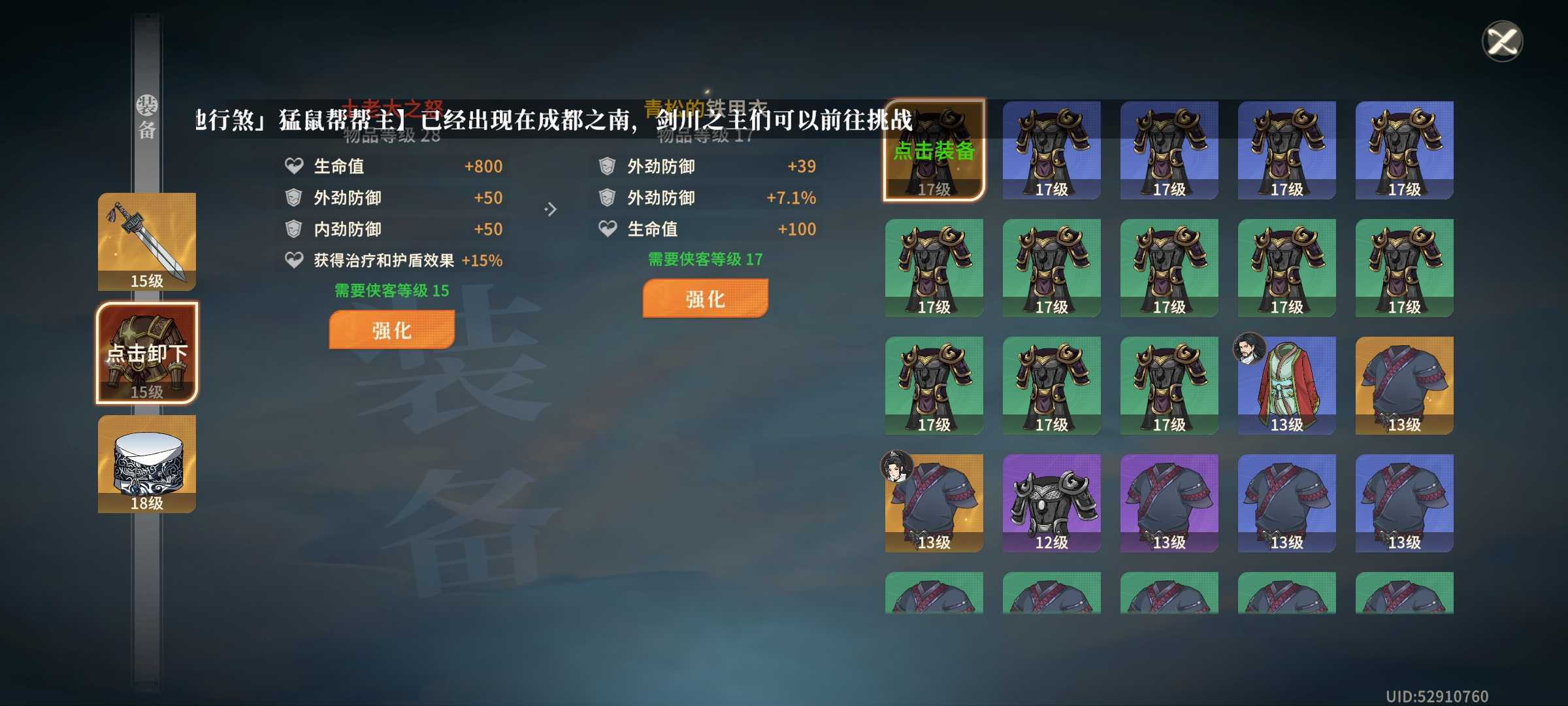Equip the highlighted 17级 armor marked 点击装备
Viewport: 1568px width, 706px height.
pyautogui.click(x=934, y=150)
